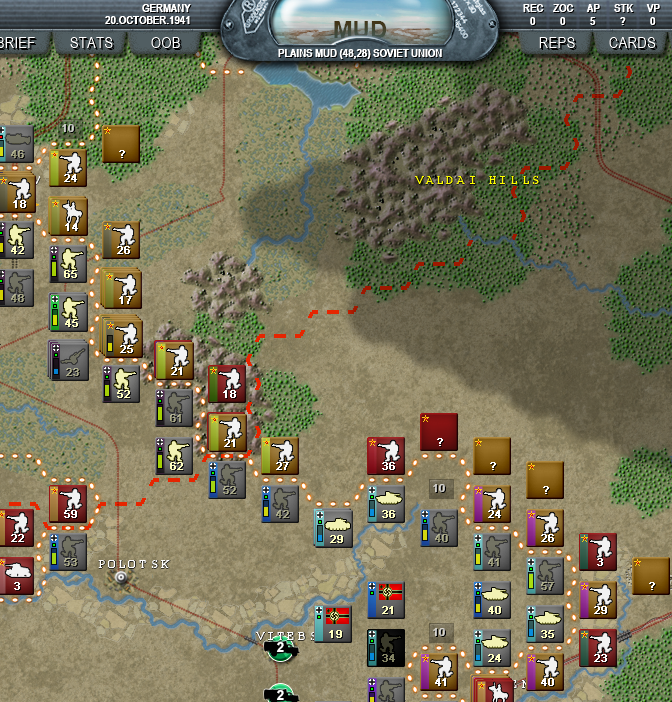Select the Soviet infantry unit with strength 3
The width and height of the screenshot is (672, 702).
click(598, 552)
